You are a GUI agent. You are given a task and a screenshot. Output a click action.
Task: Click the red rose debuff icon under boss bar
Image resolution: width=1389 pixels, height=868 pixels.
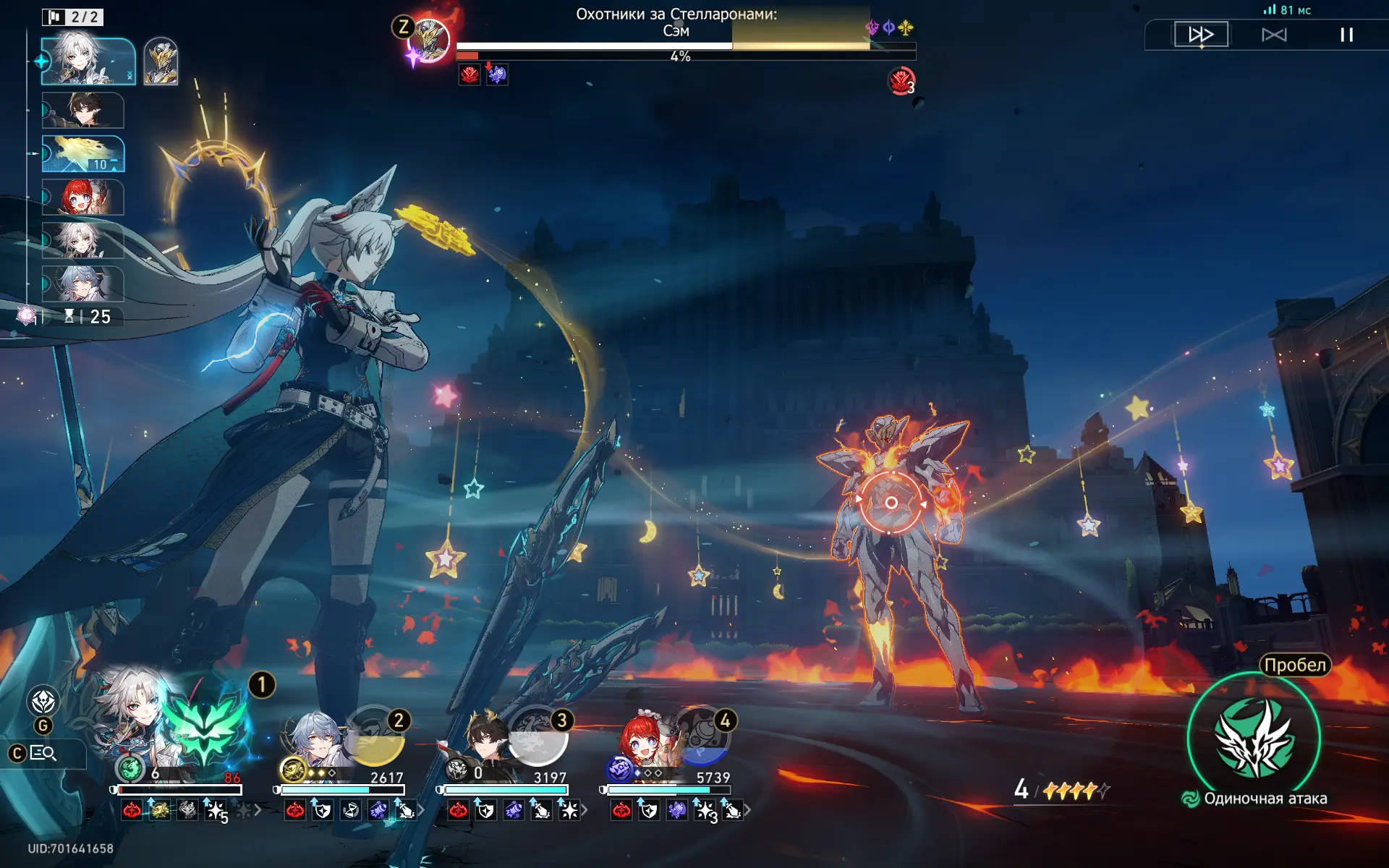470,75
